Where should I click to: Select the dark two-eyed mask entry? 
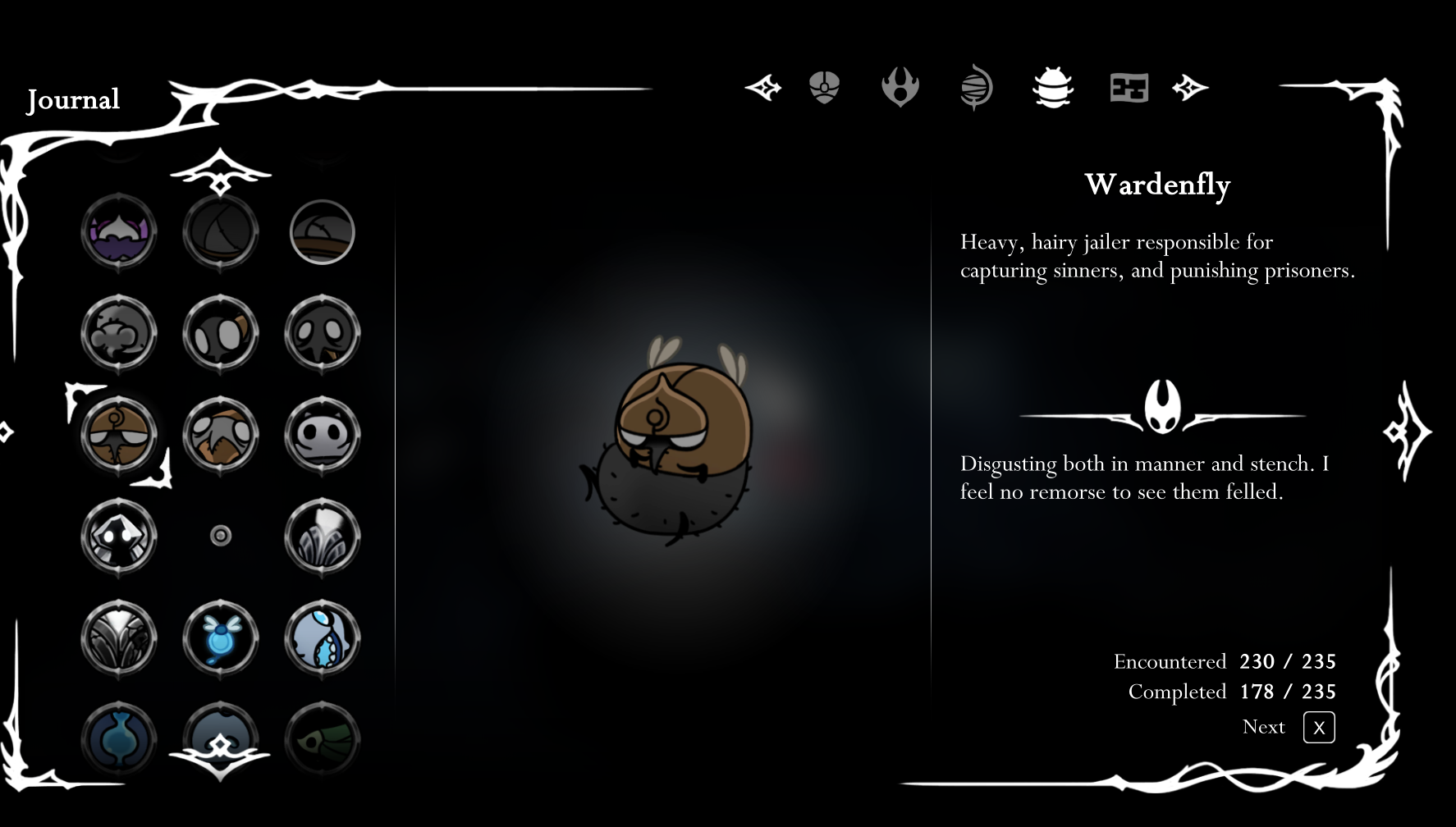pyautogui.click(x=322, y=334)
